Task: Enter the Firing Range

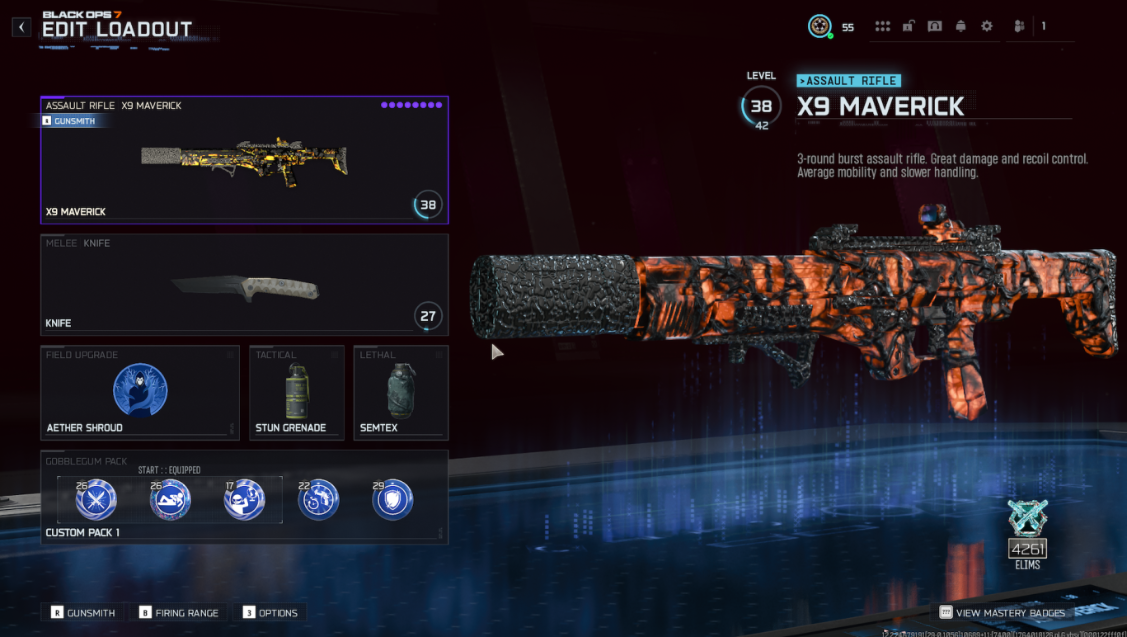Action: [179, 613]
